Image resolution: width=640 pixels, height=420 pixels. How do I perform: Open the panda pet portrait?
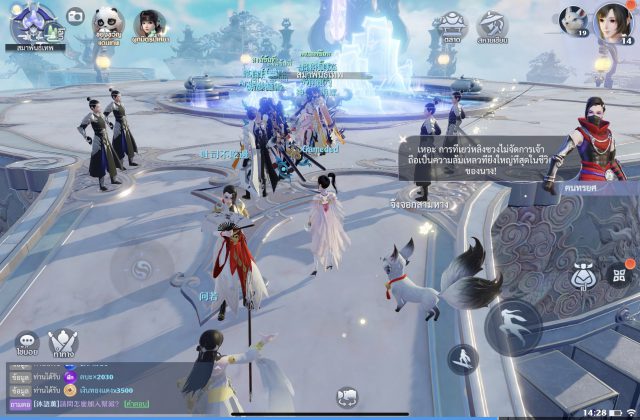point(109,21)
